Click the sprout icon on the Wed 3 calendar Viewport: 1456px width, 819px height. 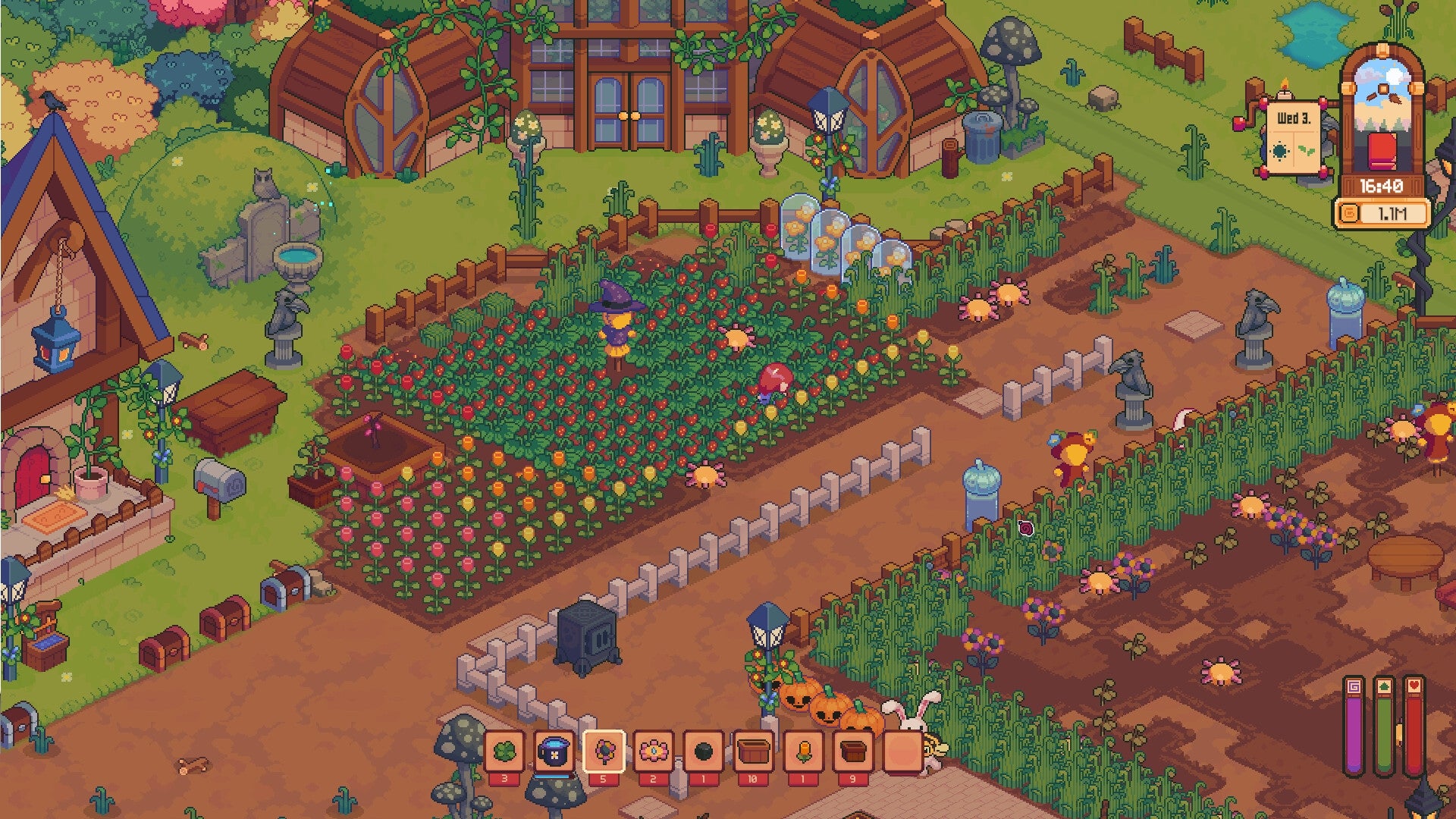point(1306,150)
